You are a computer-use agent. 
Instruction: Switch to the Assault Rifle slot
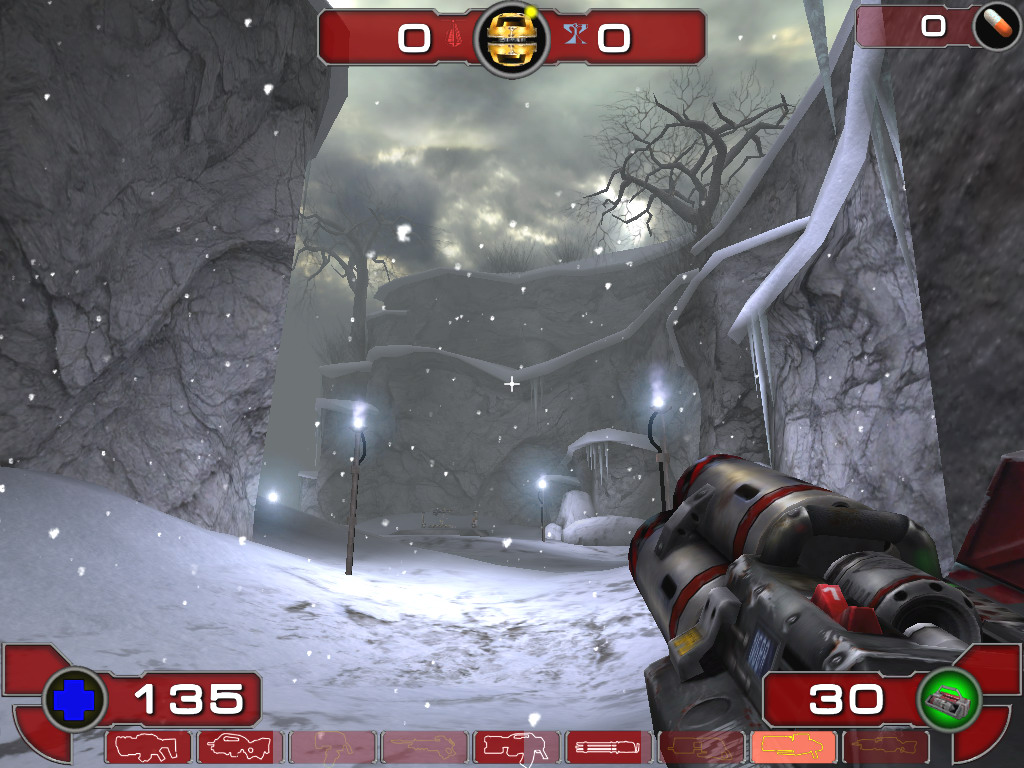[x=240, y=746]
